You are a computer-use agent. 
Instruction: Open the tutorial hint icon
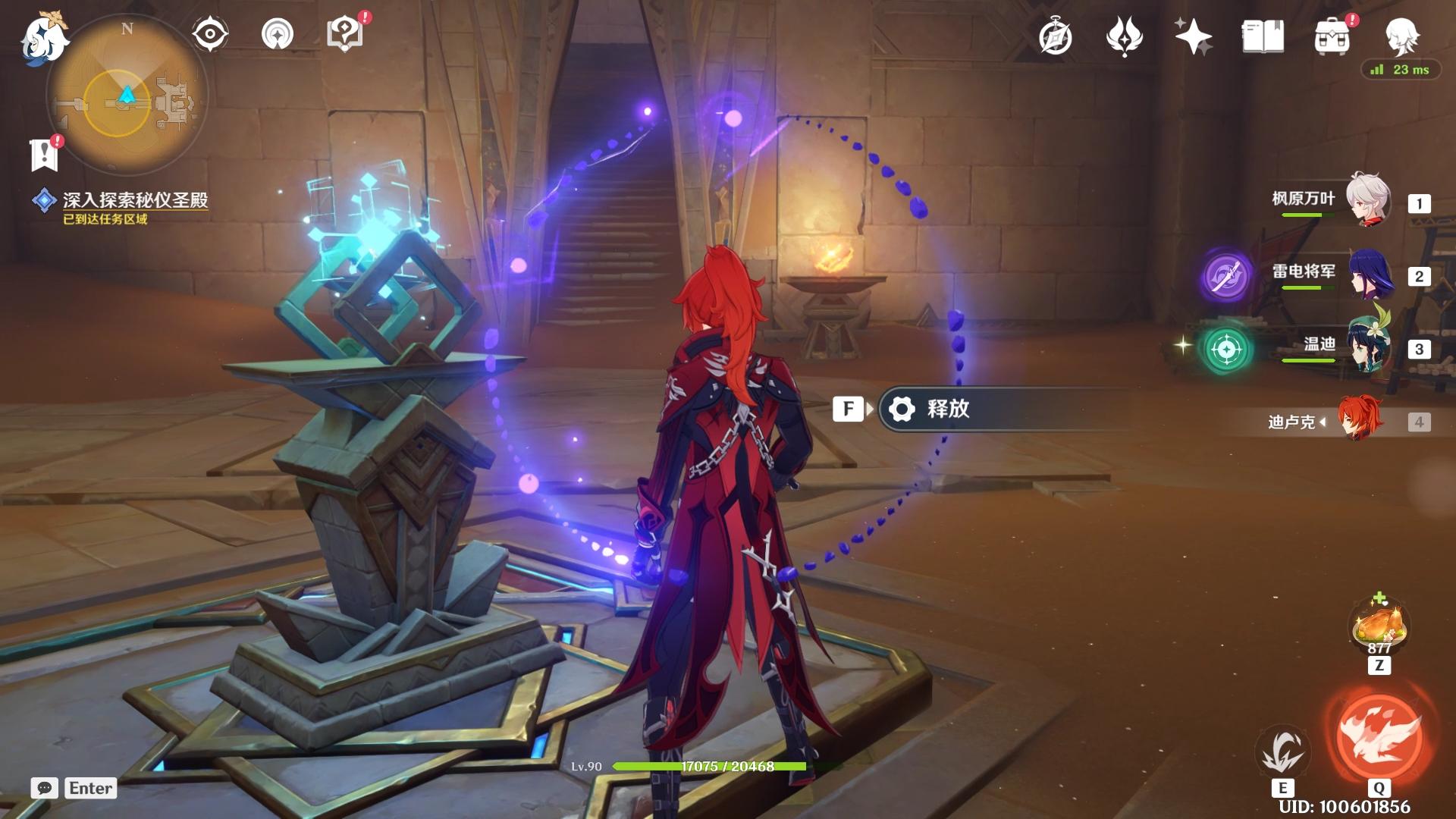277,34
